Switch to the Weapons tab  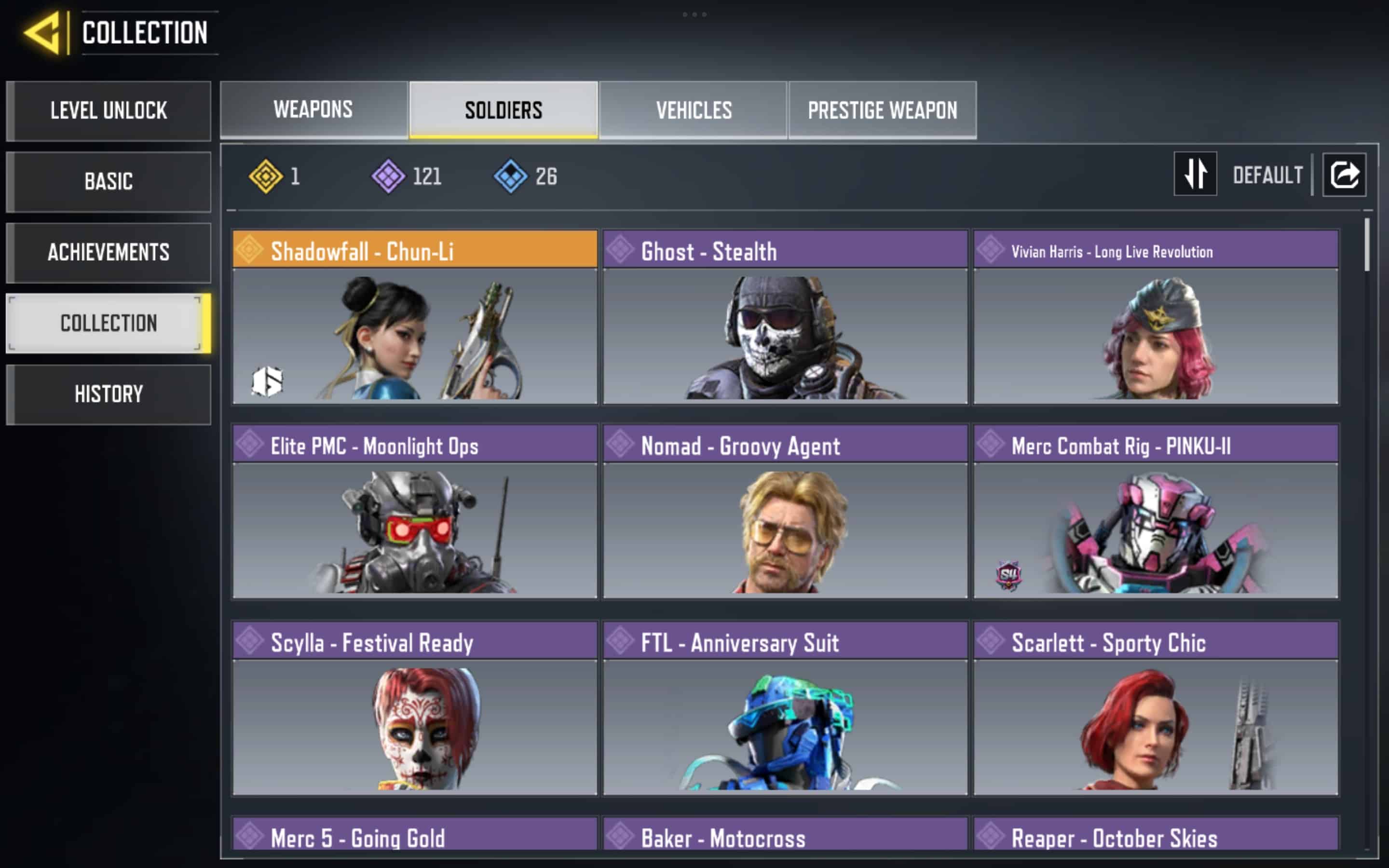point(313,109)
